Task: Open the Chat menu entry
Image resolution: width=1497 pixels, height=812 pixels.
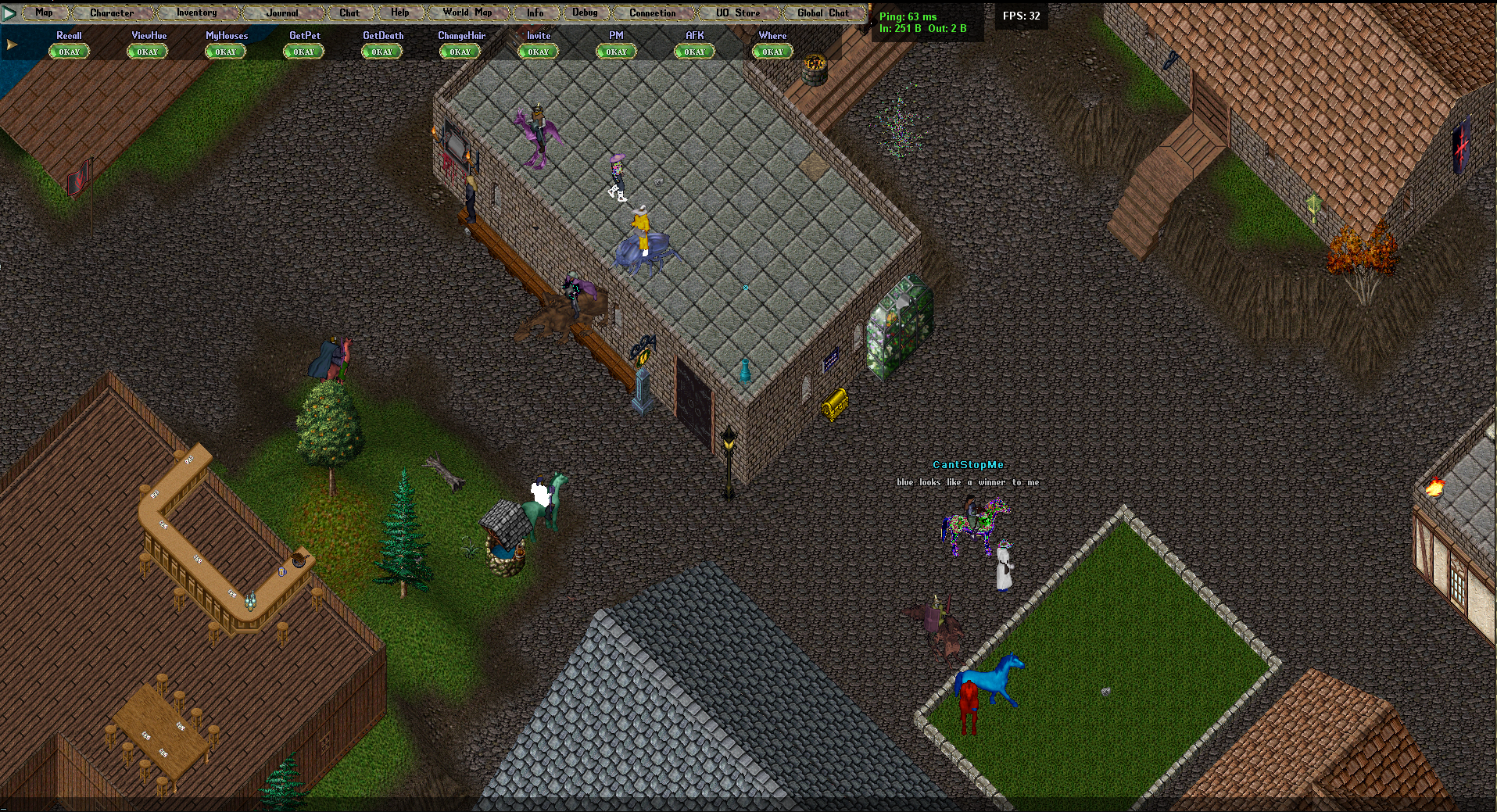Action: tap(349, 13)
